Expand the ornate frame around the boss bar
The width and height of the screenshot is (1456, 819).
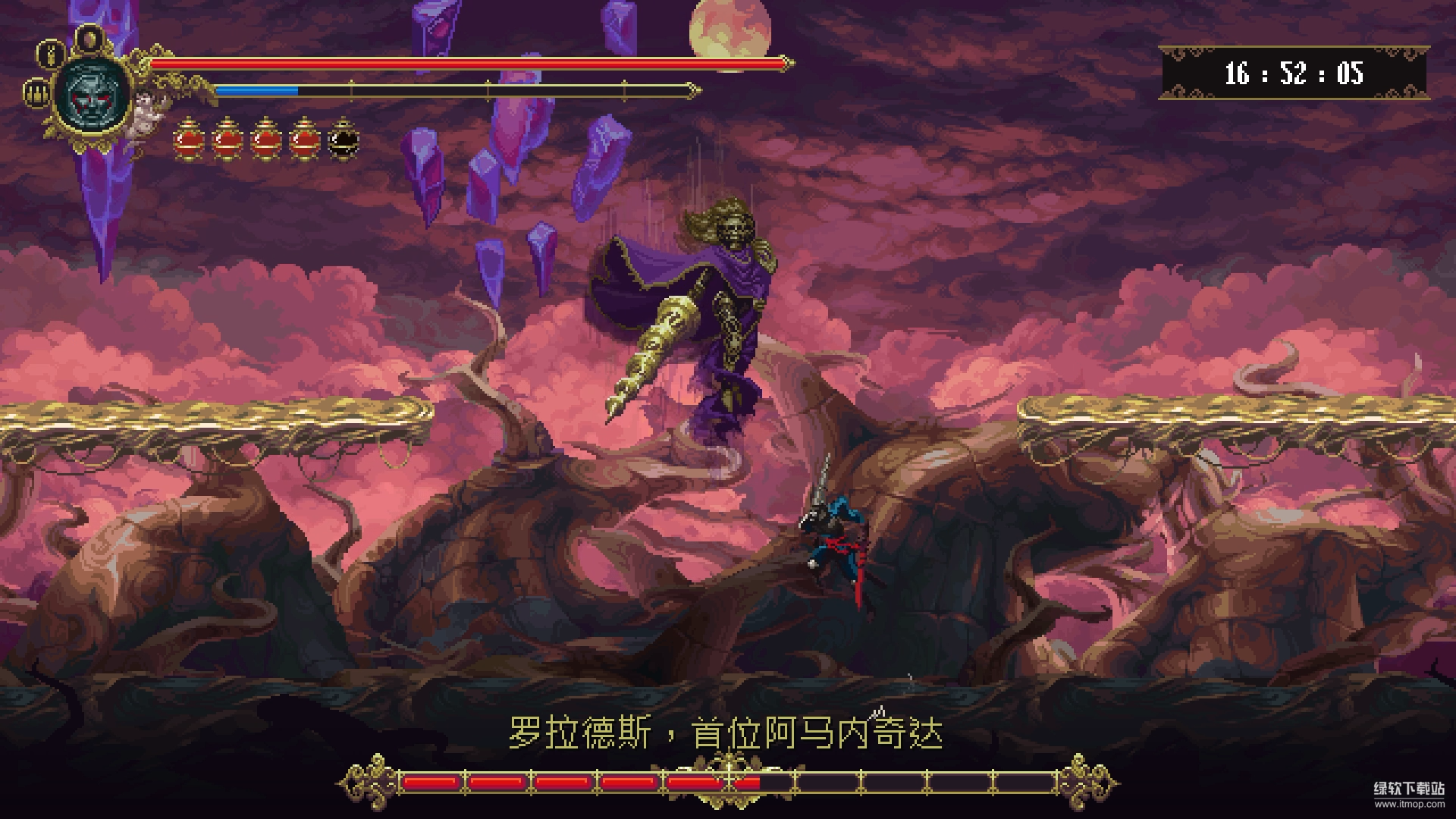728,779
